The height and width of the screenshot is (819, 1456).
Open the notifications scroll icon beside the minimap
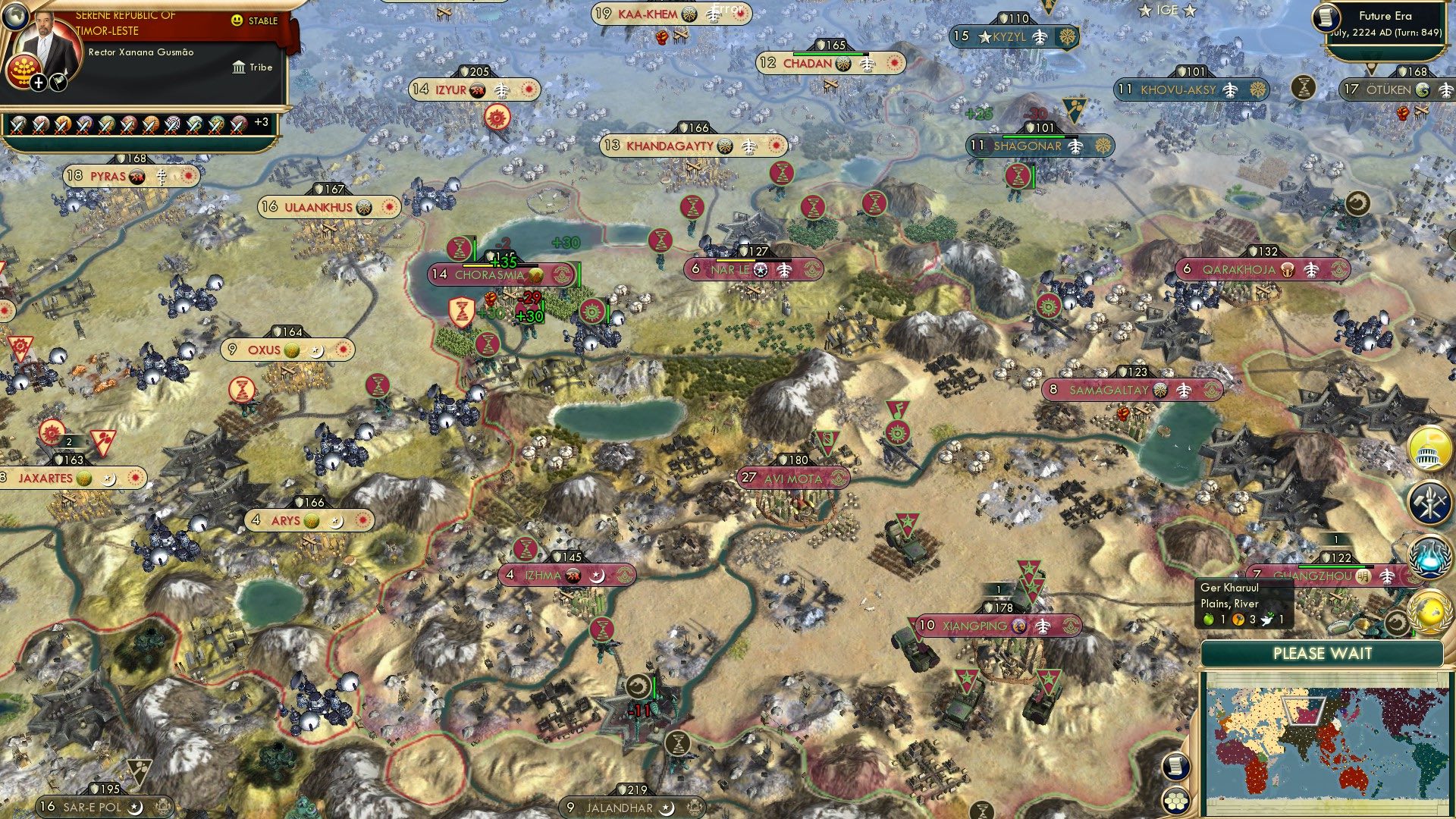tap(1176, 767)
